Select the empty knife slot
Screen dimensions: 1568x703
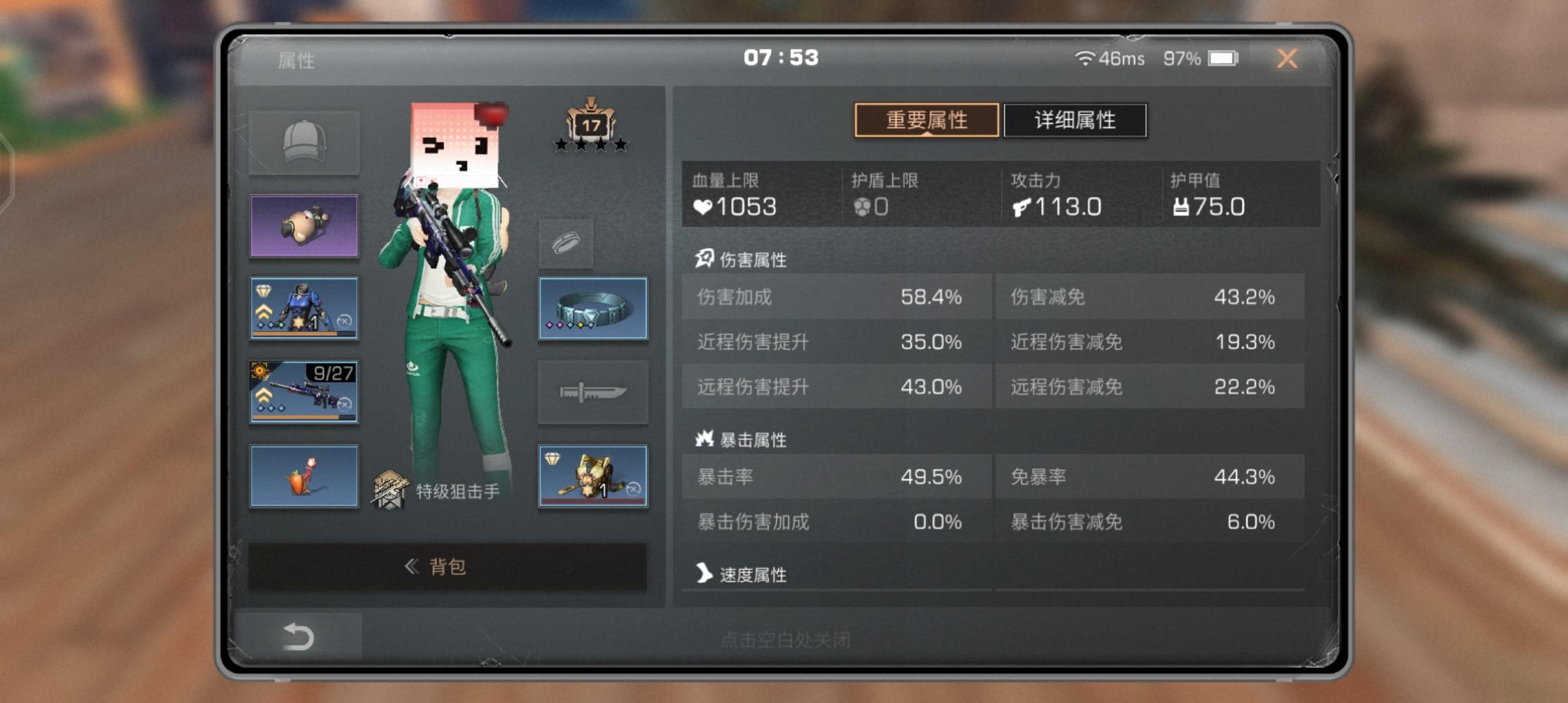[593, 392]
